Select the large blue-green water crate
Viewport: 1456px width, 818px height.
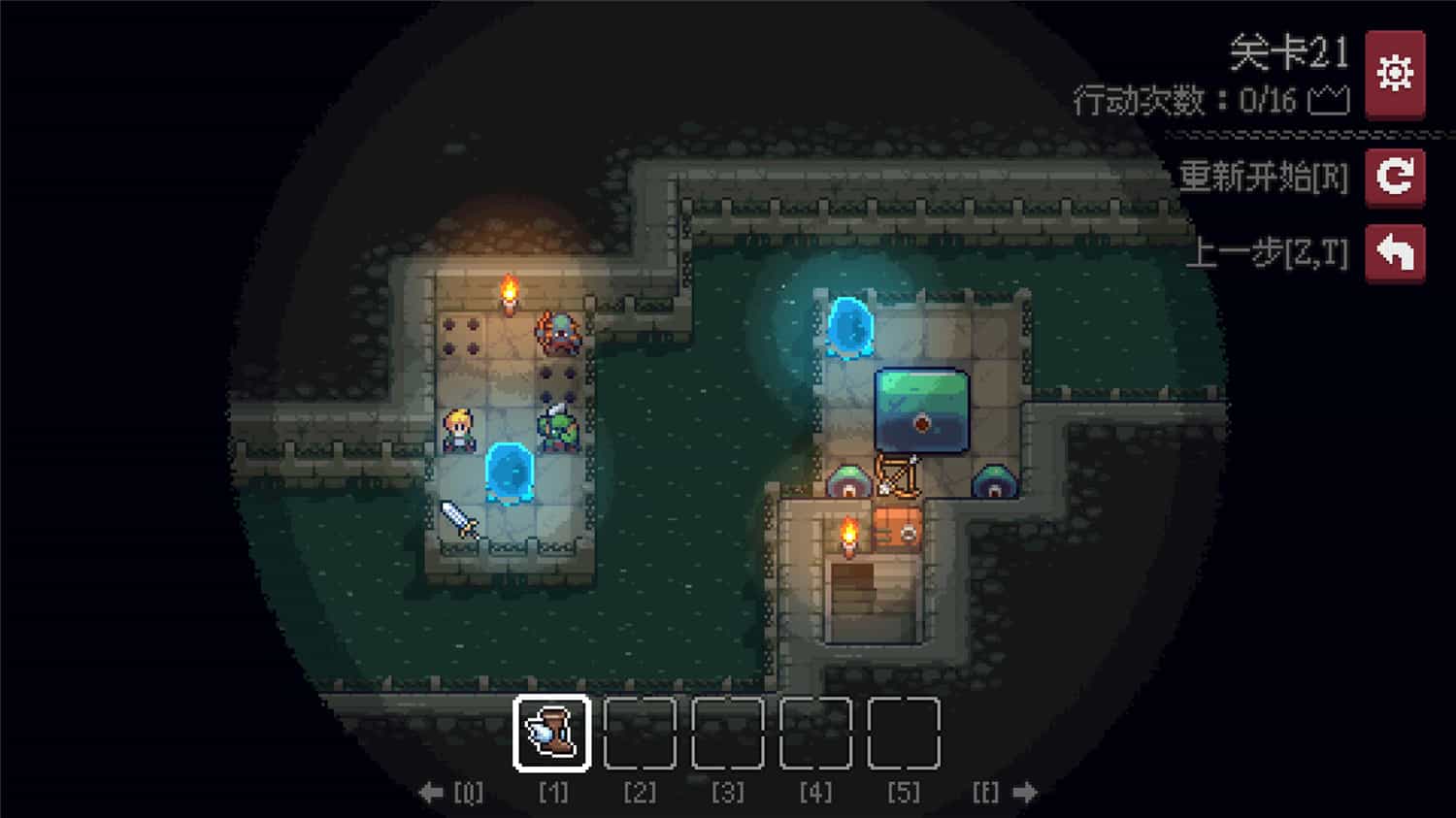pos(924,410)
